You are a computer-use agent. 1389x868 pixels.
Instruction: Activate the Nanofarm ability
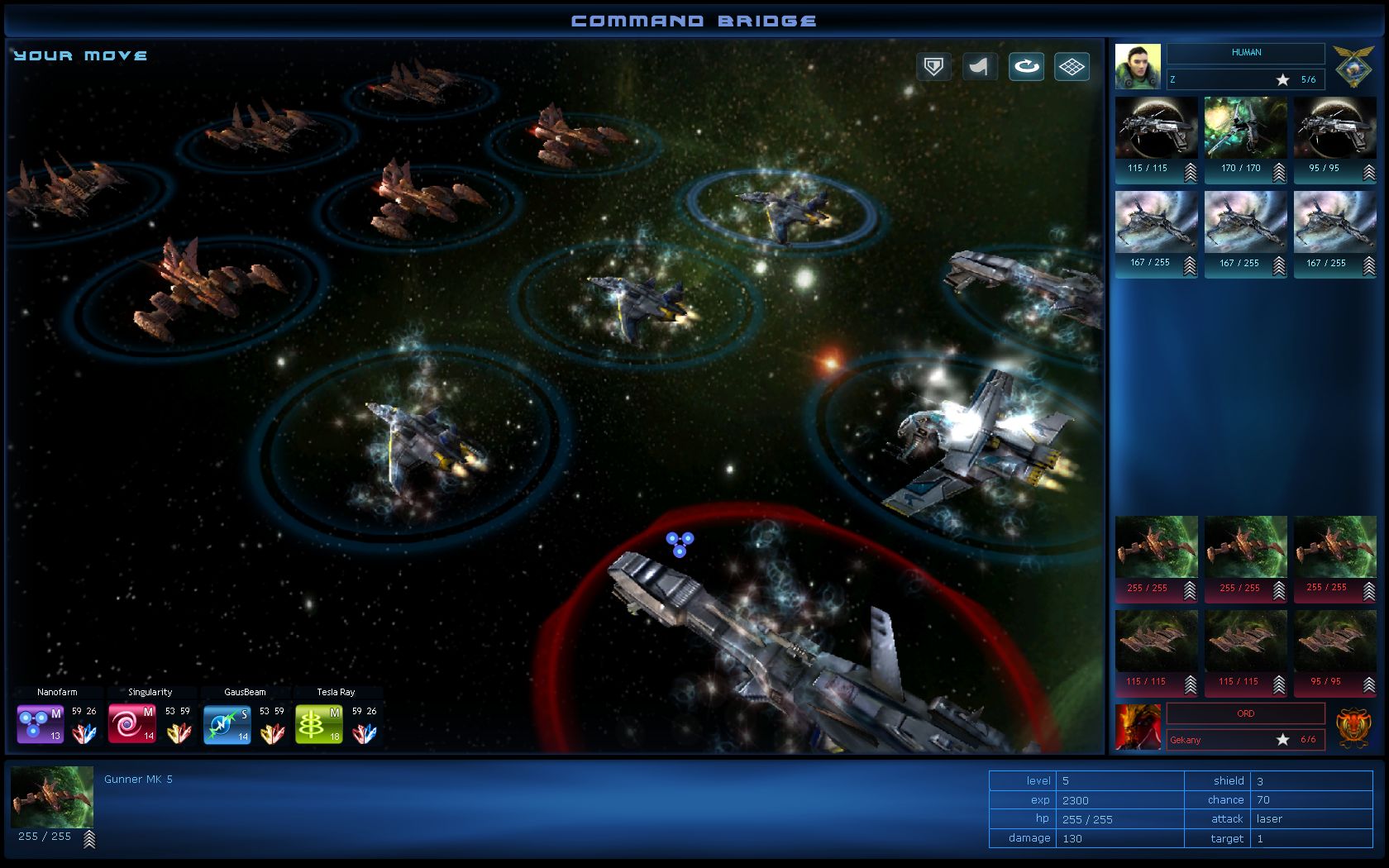tap(39, 723)
